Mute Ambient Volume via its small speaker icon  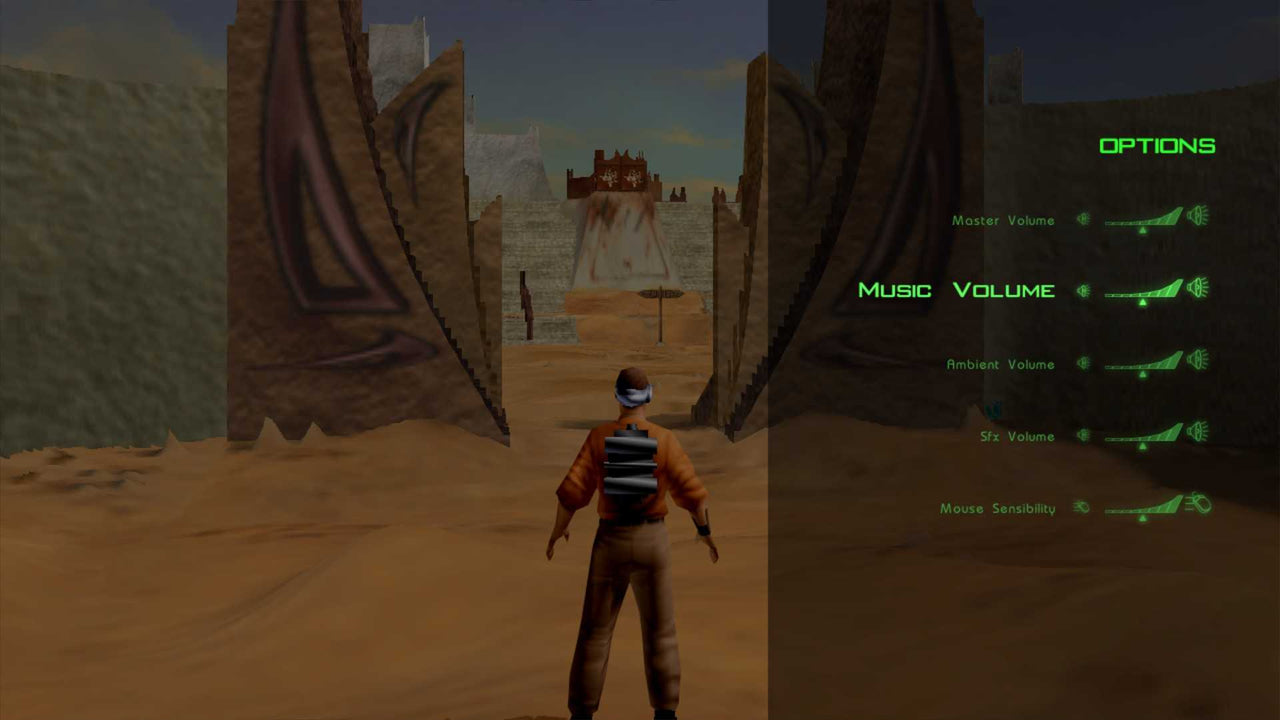pyautogui.click(x=1083, y=363)
